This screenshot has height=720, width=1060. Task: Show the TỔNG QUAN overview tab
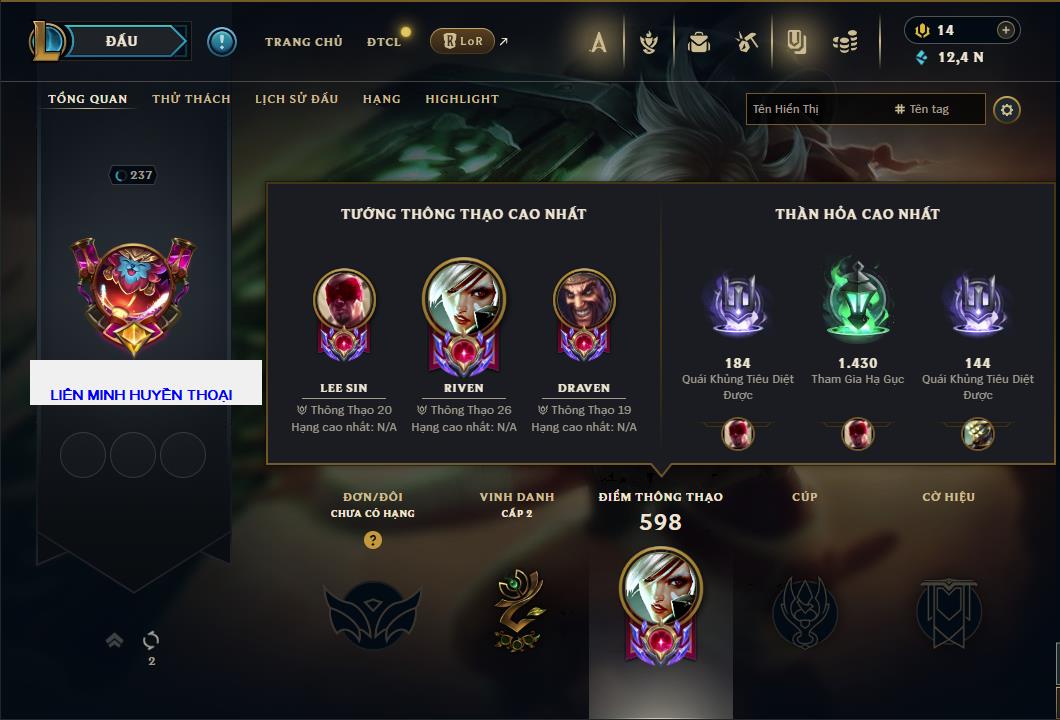[88, 99]
